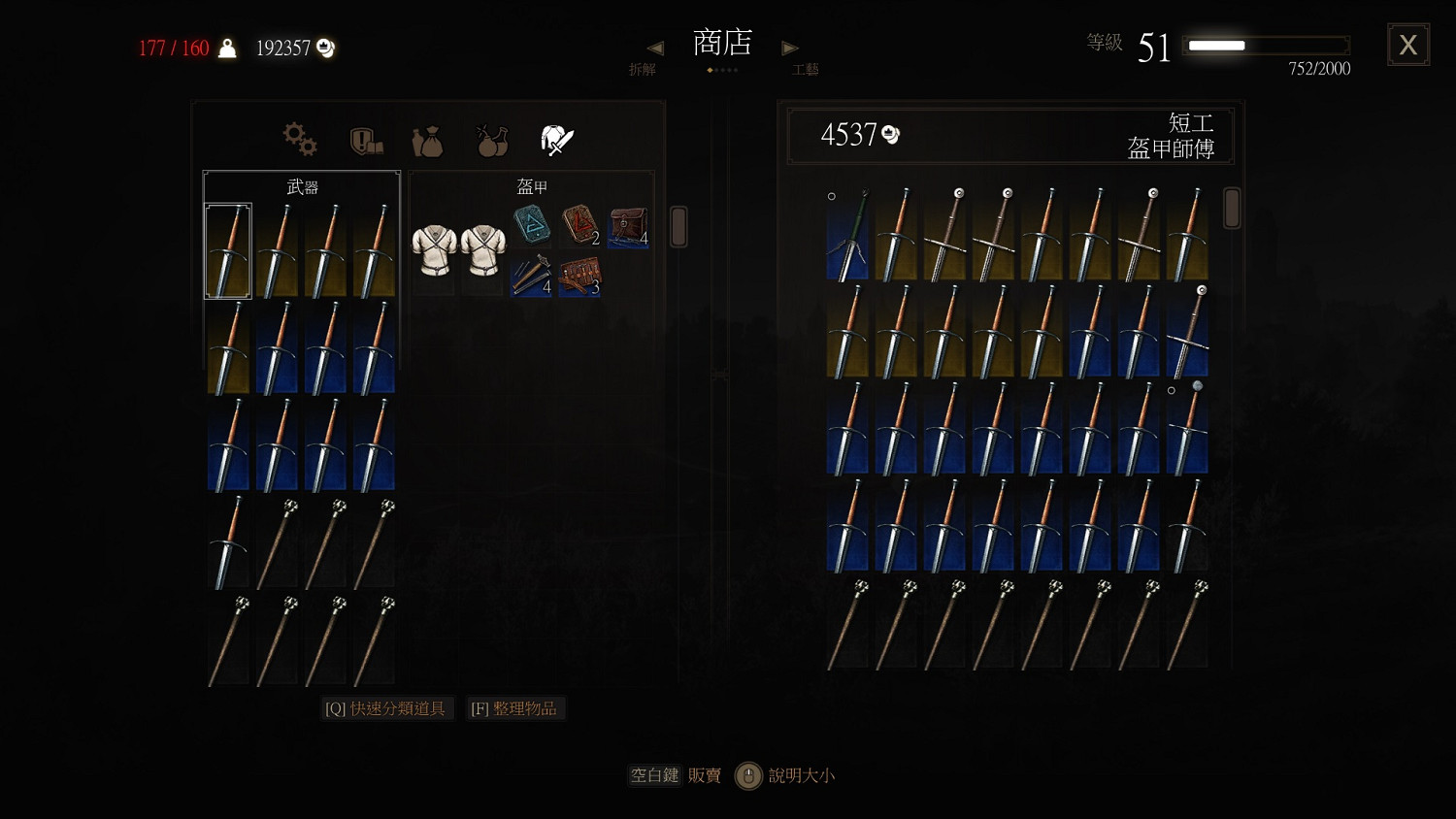Click the merchant inventory scrollbar
1456x819 pixels.
coord(1231,209)
